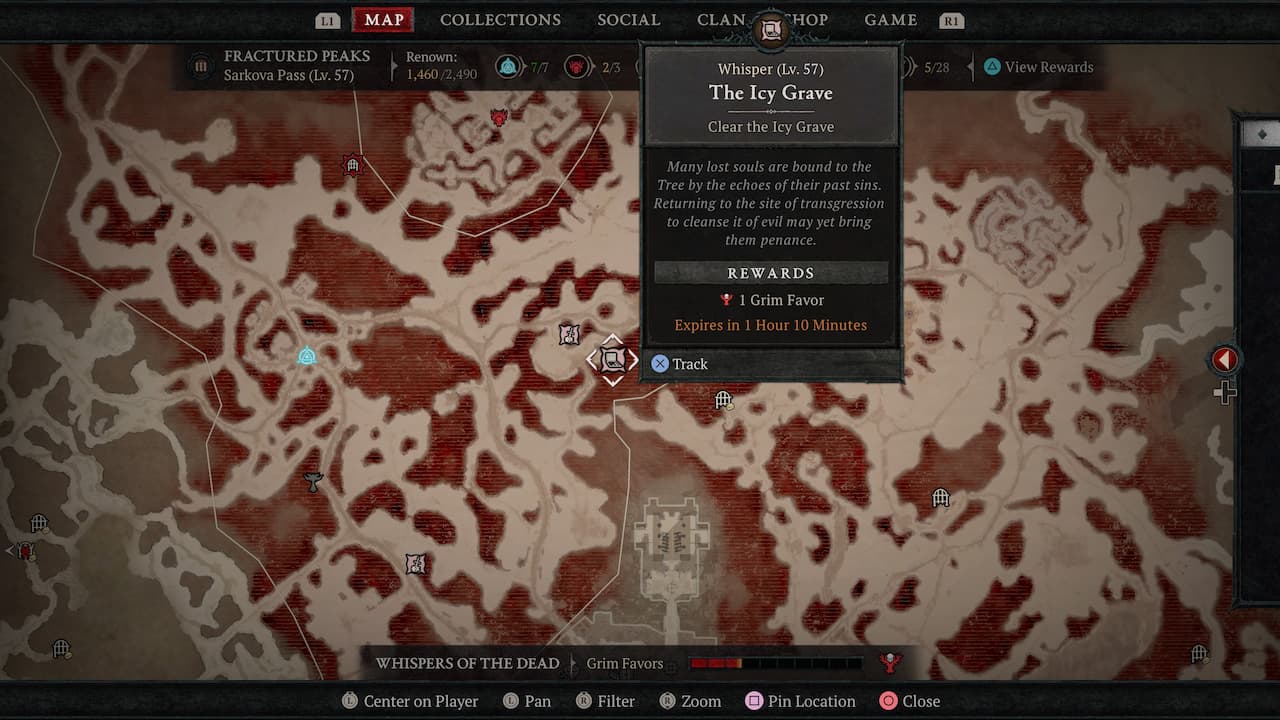1280x720 pixels.
Task: Expand the 5/28 collectibles counter chevron
Action: 908,67
